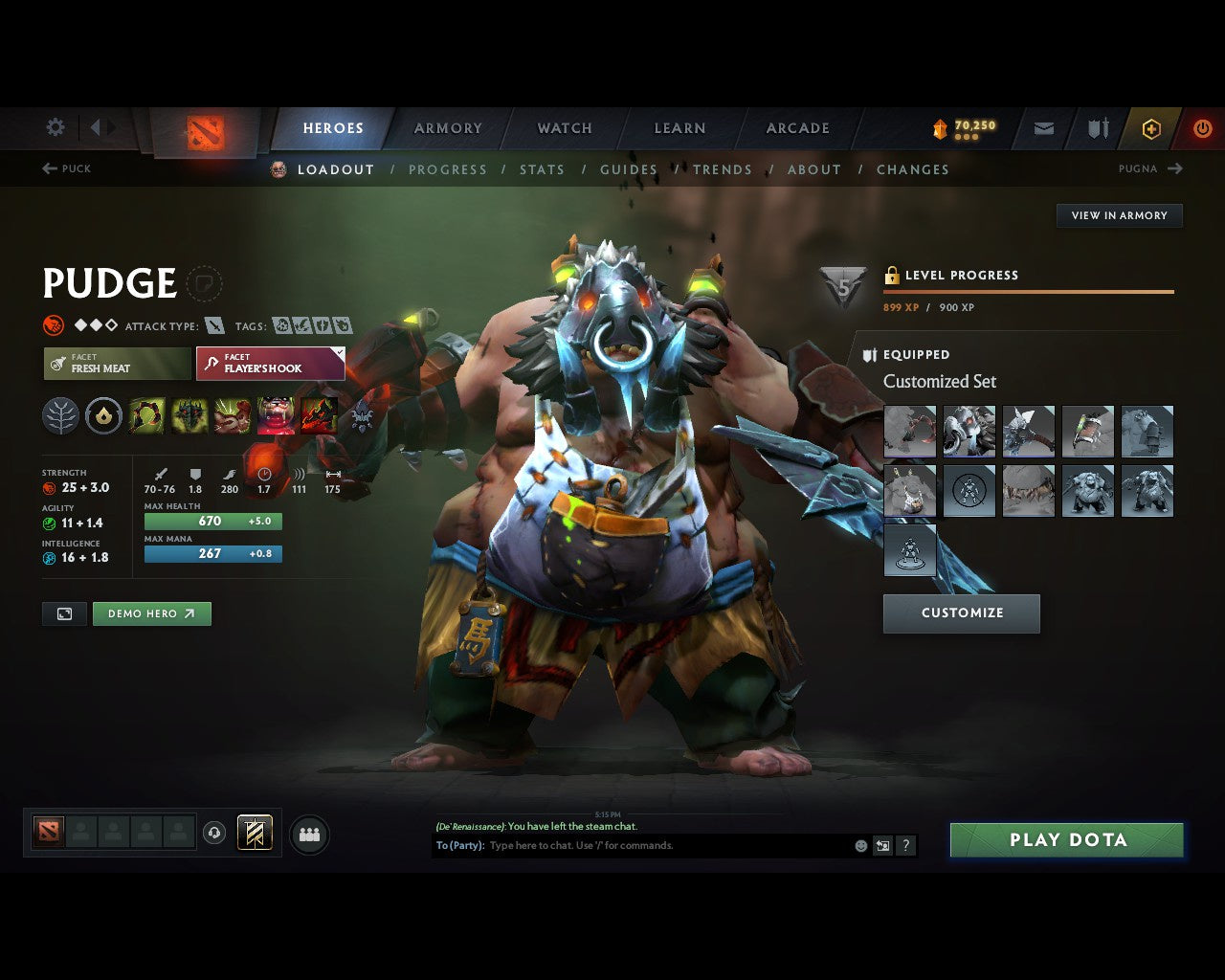This screenshot has width=1225, height=980.
Task: Open the ARMORY menu in top navigation
Action: pyautogui.click(x=448, y=127)
